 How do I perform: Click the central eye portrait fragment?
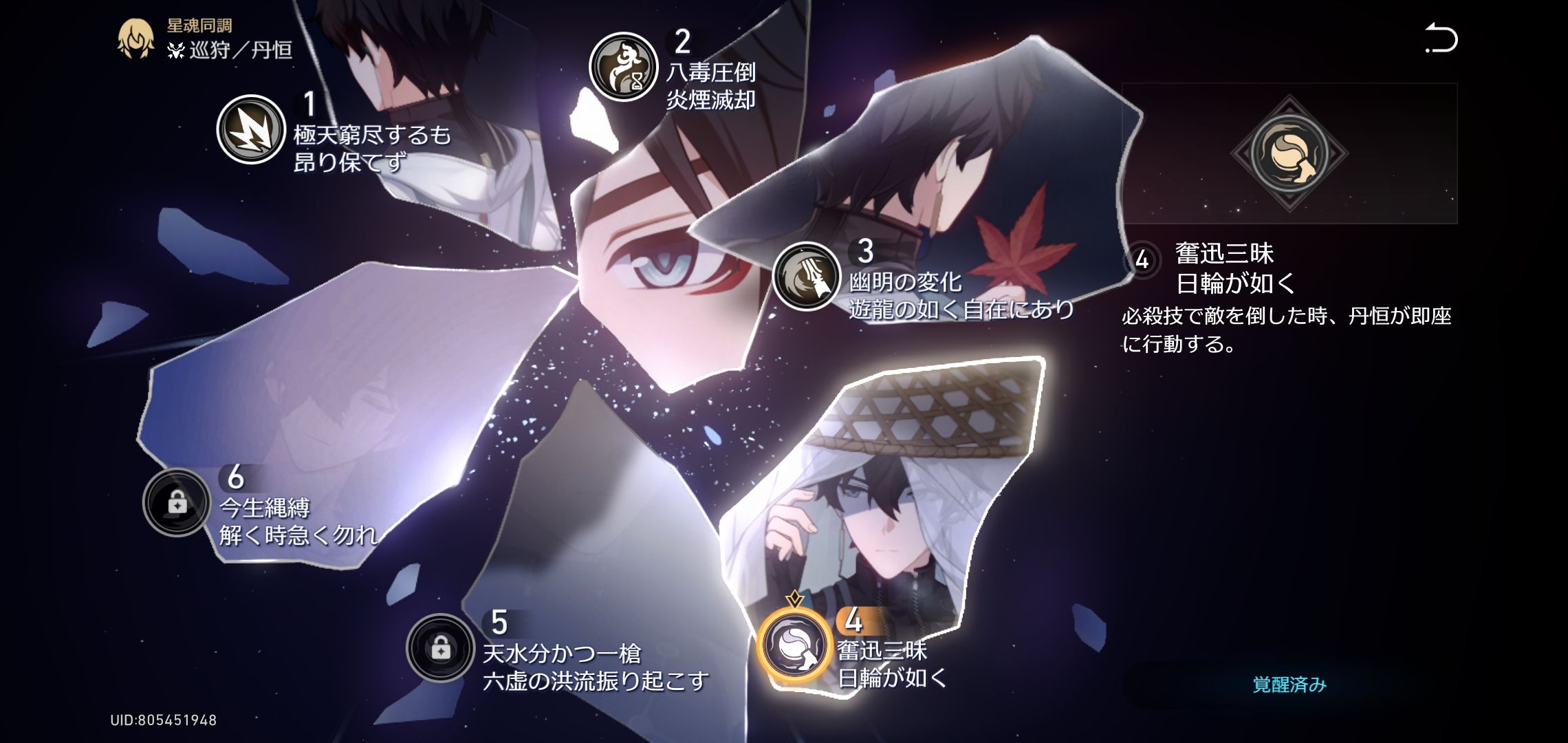[660, 261]
